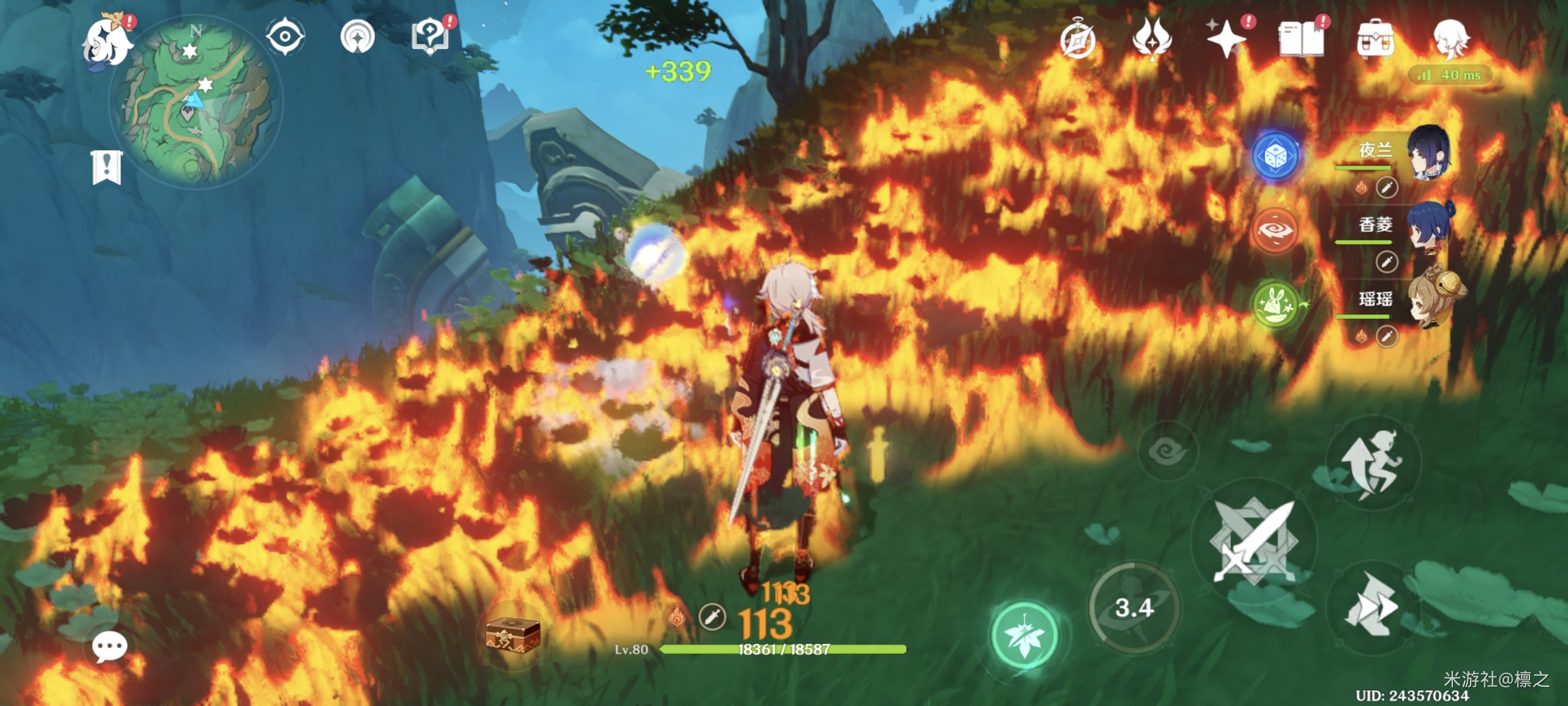This screenshot has height=706, width=1568.
Task: Switch to party member 夜兰
Action: [x=1428, y=153]
